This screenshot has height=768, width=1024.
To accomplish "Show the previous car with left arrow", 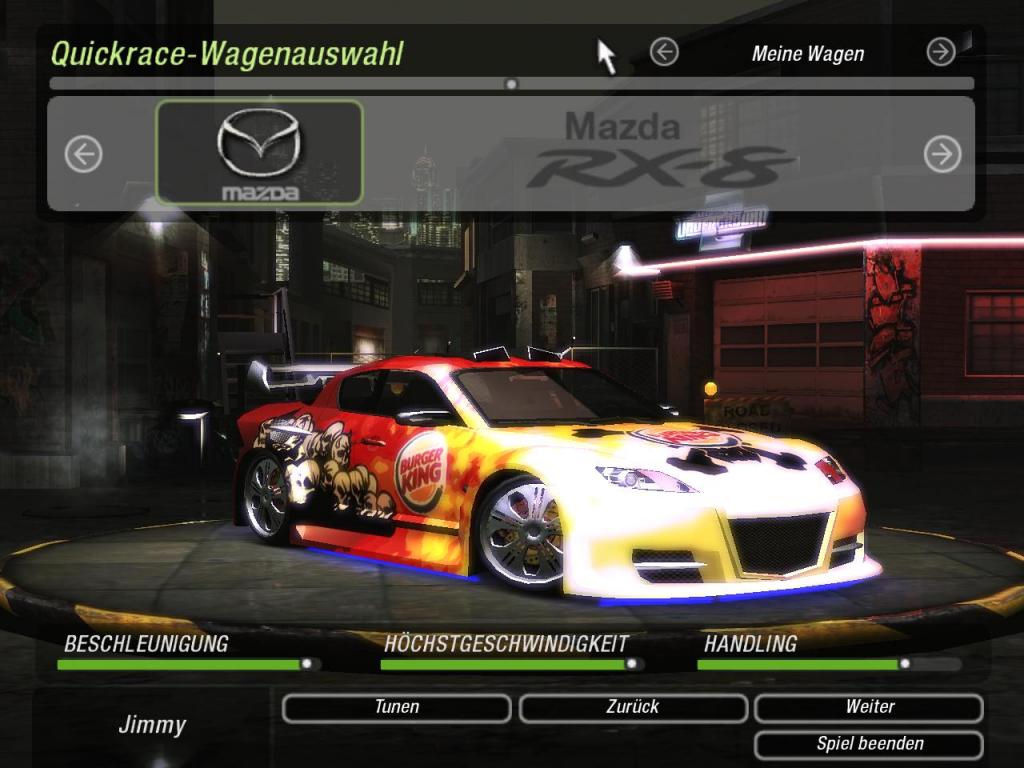I will [x=84, y=154].
